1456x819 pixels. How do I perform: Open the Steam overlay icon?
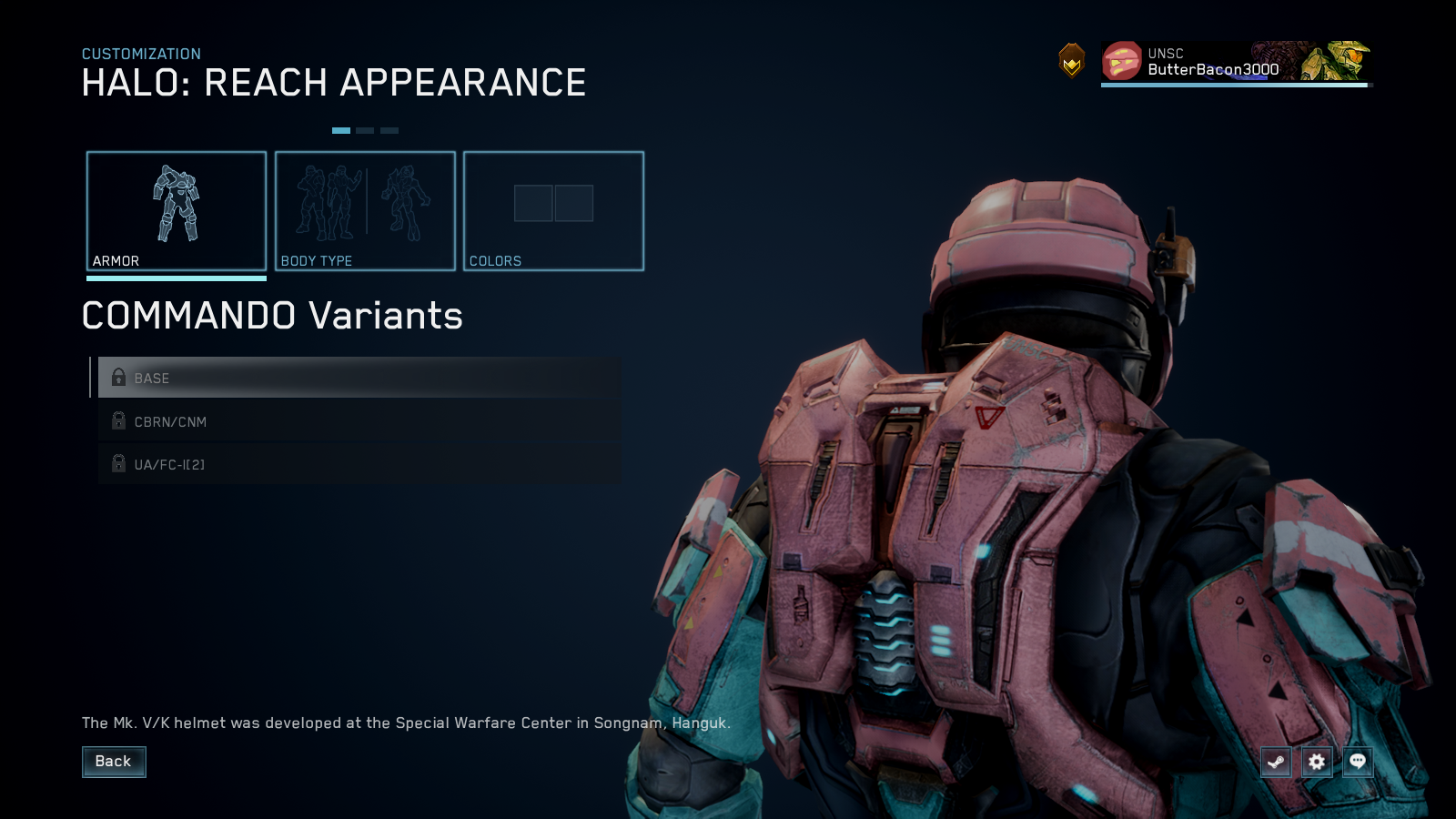point(1275,763)
